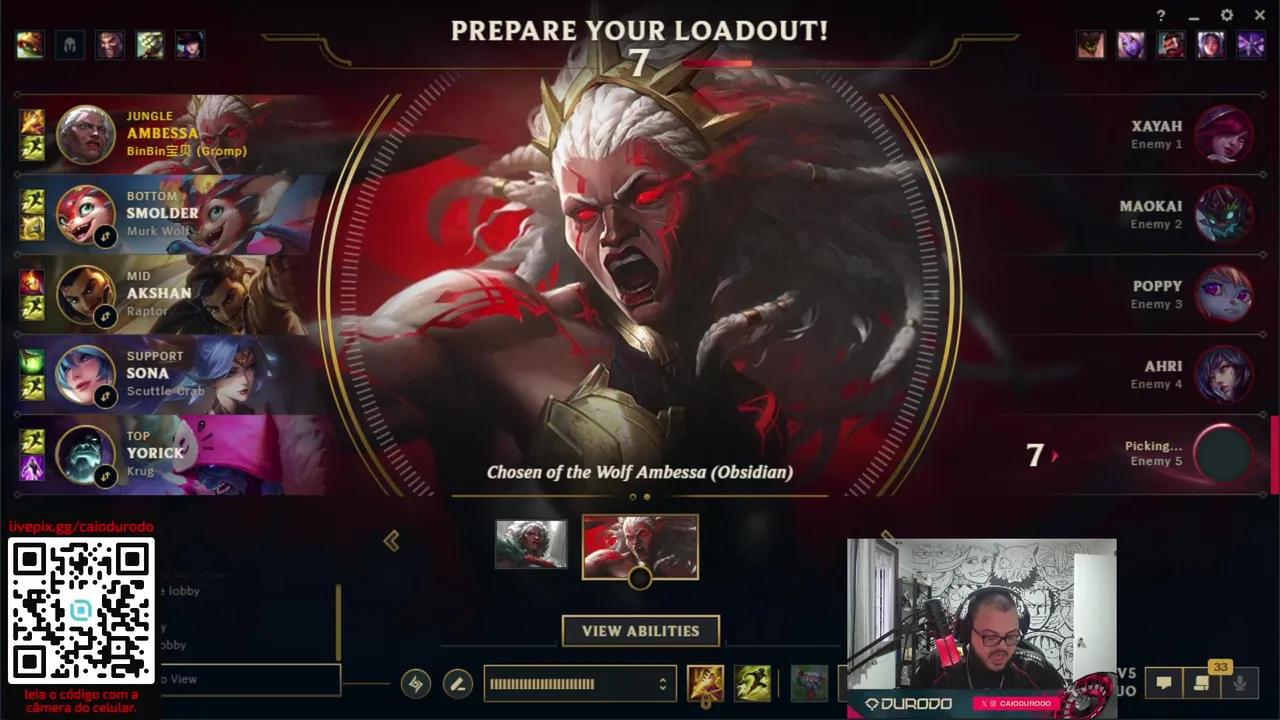Enable the voice chat microphone

click(1242, 682)
